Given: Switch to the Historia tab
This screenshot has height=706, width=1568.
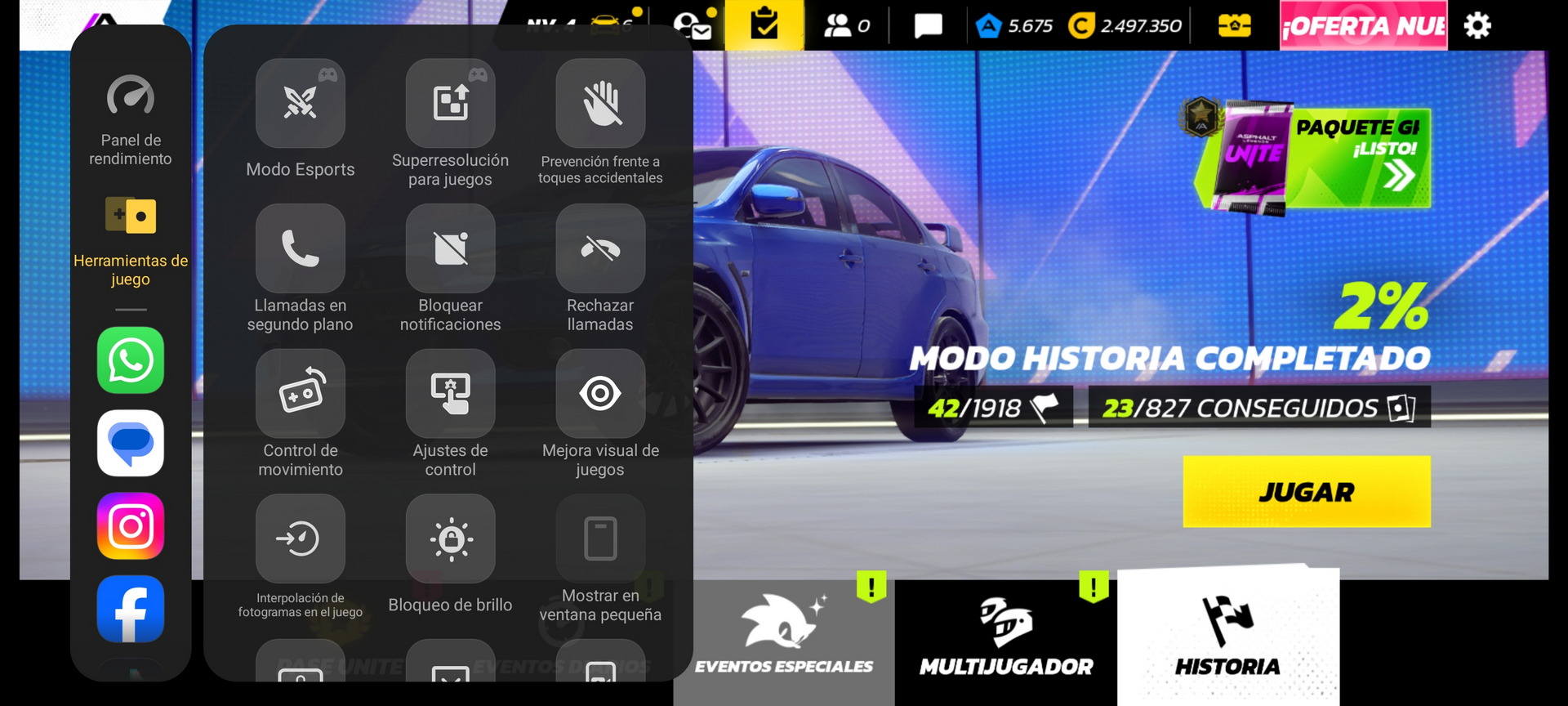Looking at the screenshot, I should coord(1227,636).
